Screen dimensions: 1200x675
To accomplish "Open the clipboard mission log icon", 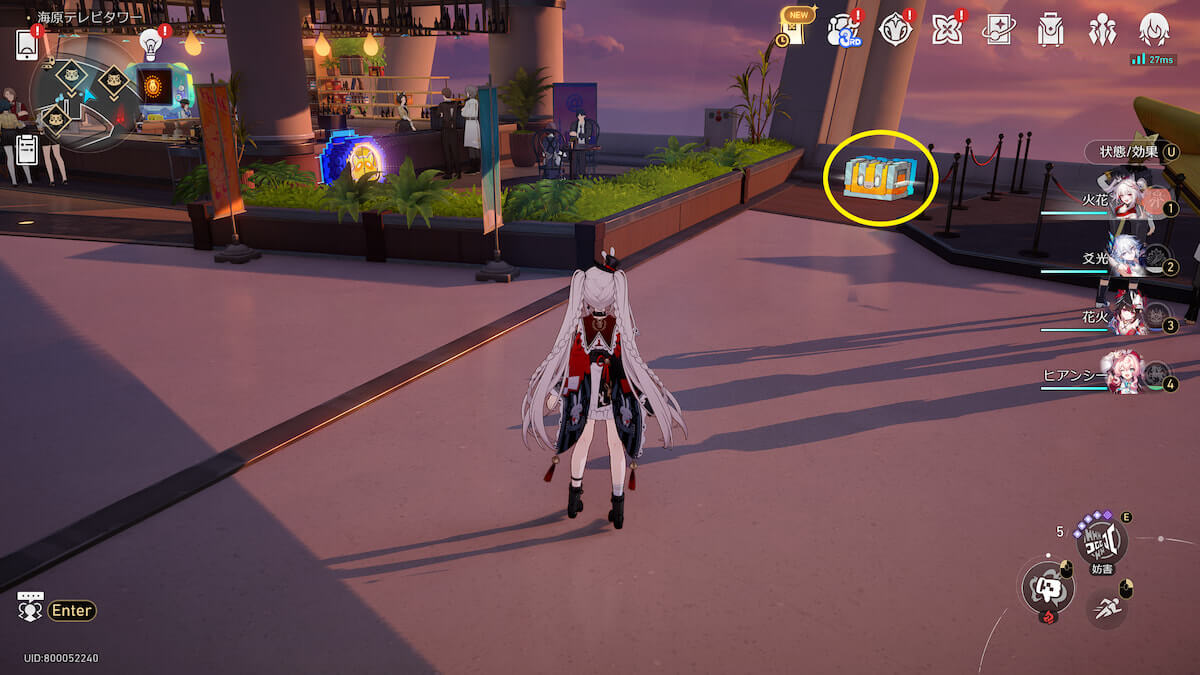I will [x=28, y=149].
